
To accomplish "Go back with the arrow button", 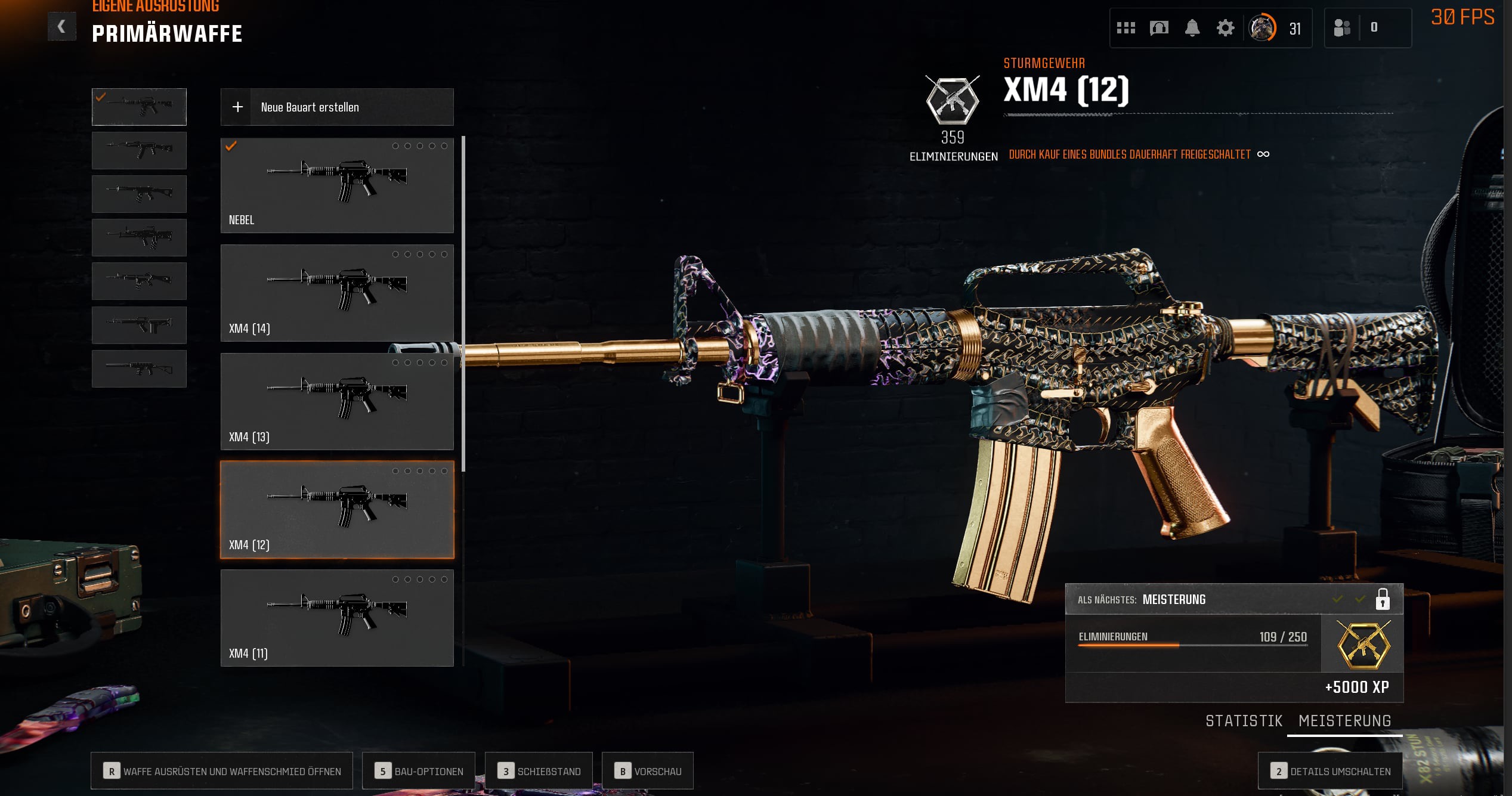I will (61, 26).
